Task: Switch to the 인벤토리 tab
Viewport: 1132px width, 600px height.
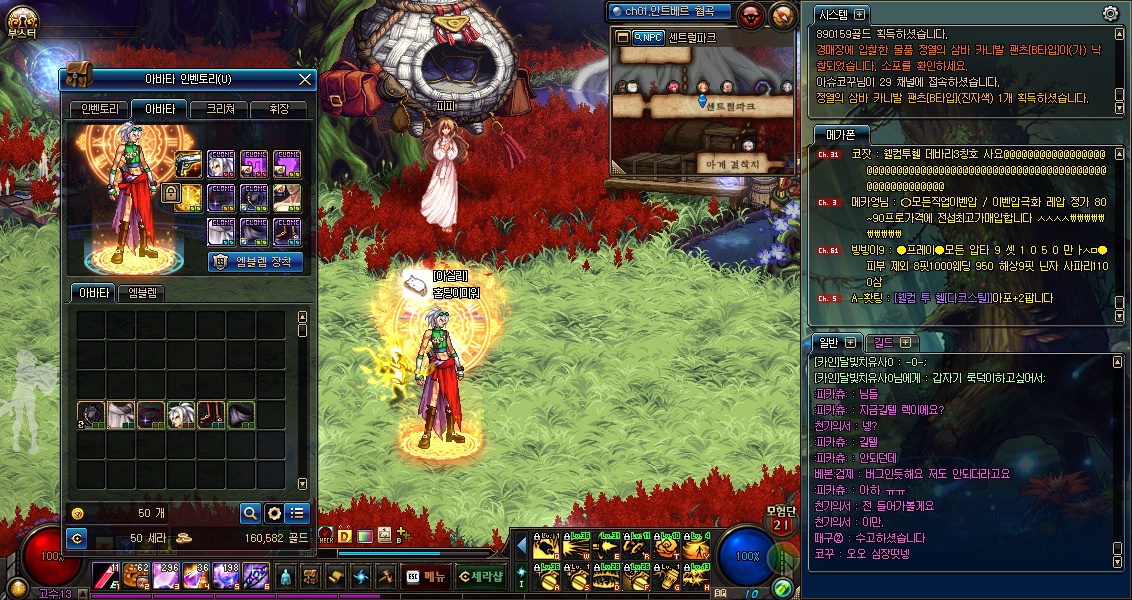Action: pyautogui.click(x=100, y=109)
